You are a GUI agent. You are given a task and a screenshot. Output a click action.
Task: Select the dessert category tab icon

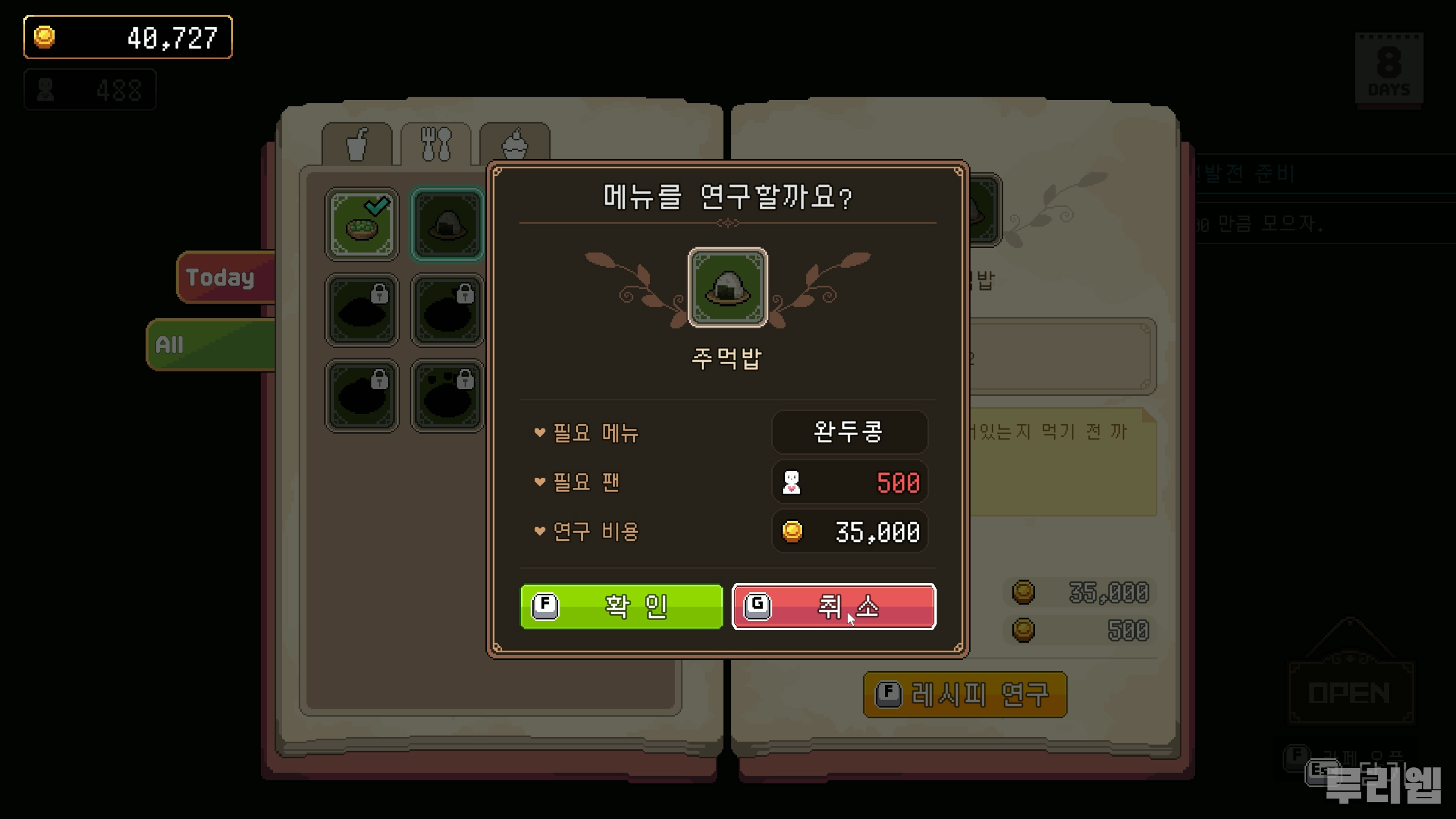[x=515, y=142]
